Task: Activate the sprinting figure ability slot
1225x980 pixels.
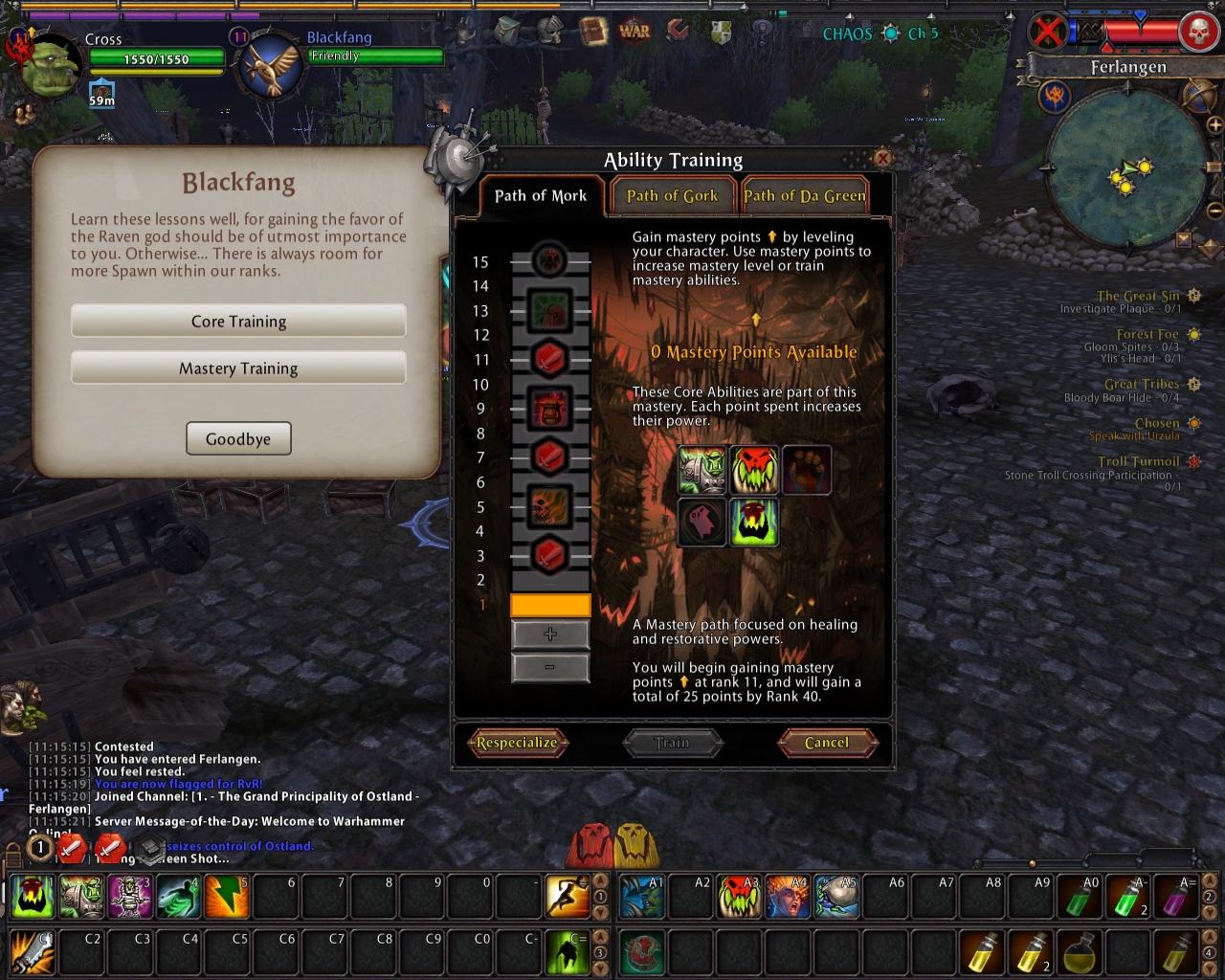Action: [568, 897]
